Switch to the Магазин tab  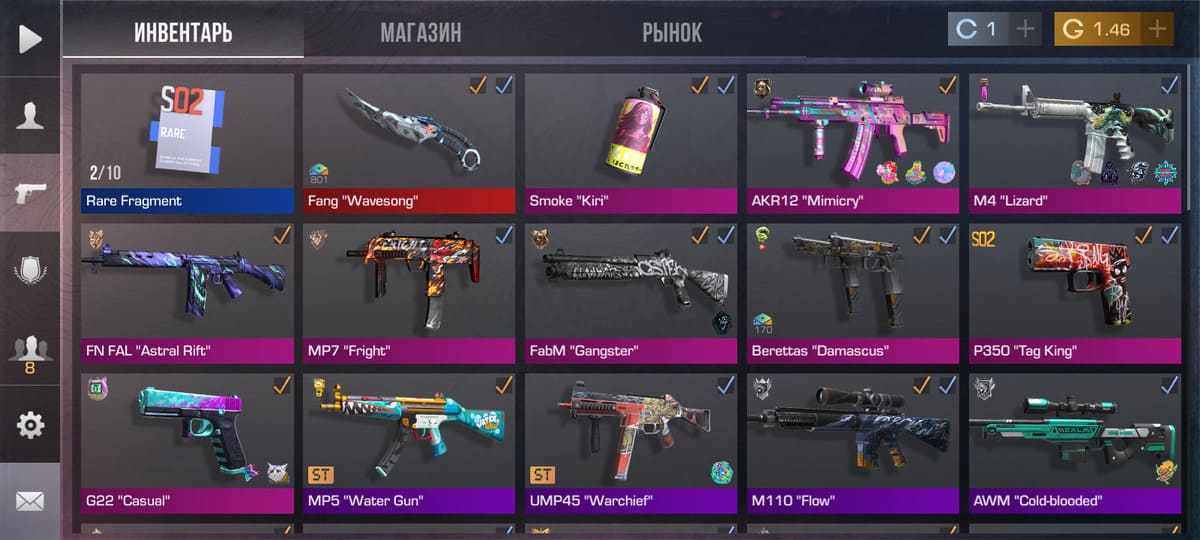420,32
